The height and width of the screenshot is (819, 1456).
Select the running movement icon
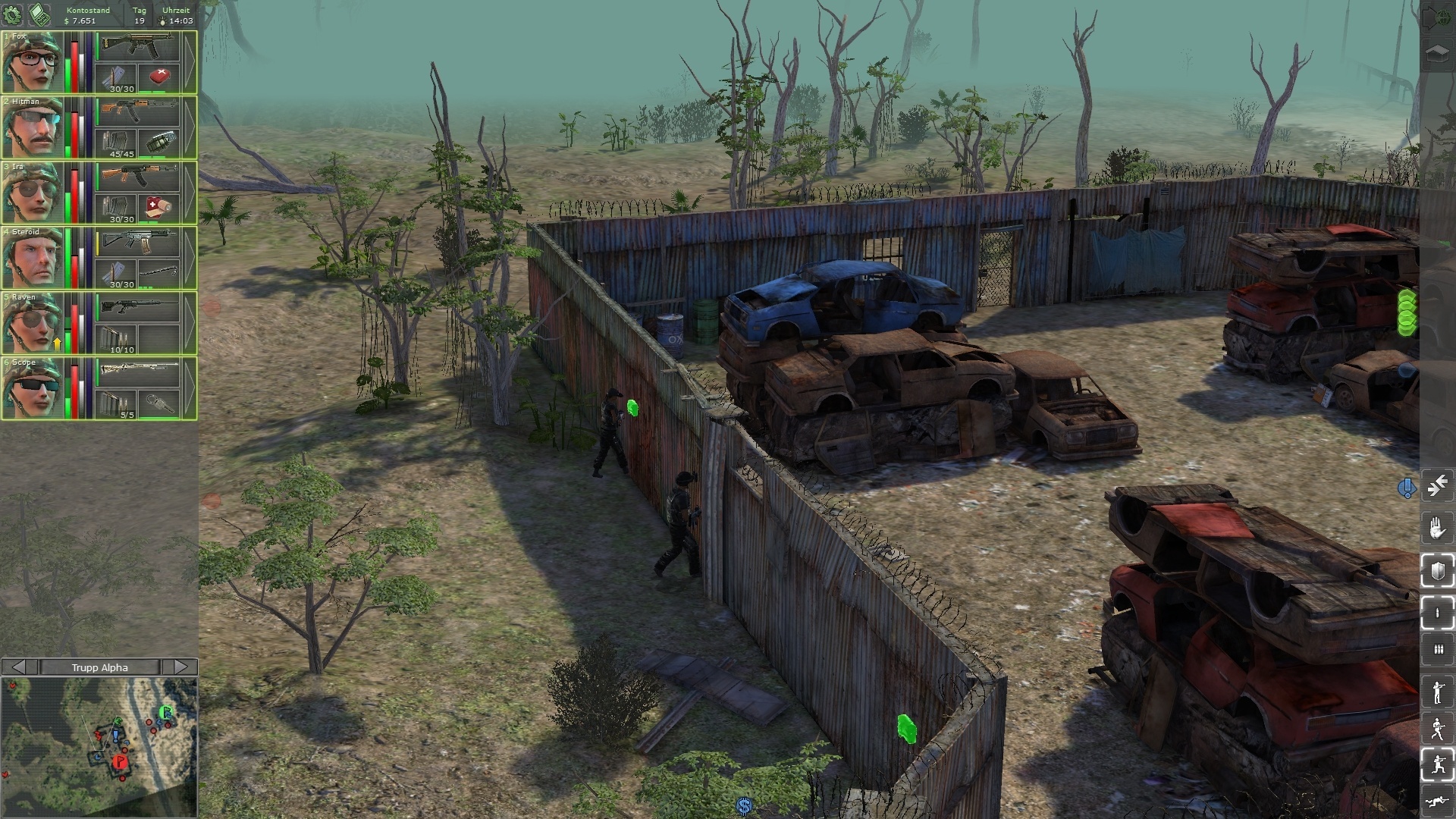1437,728
